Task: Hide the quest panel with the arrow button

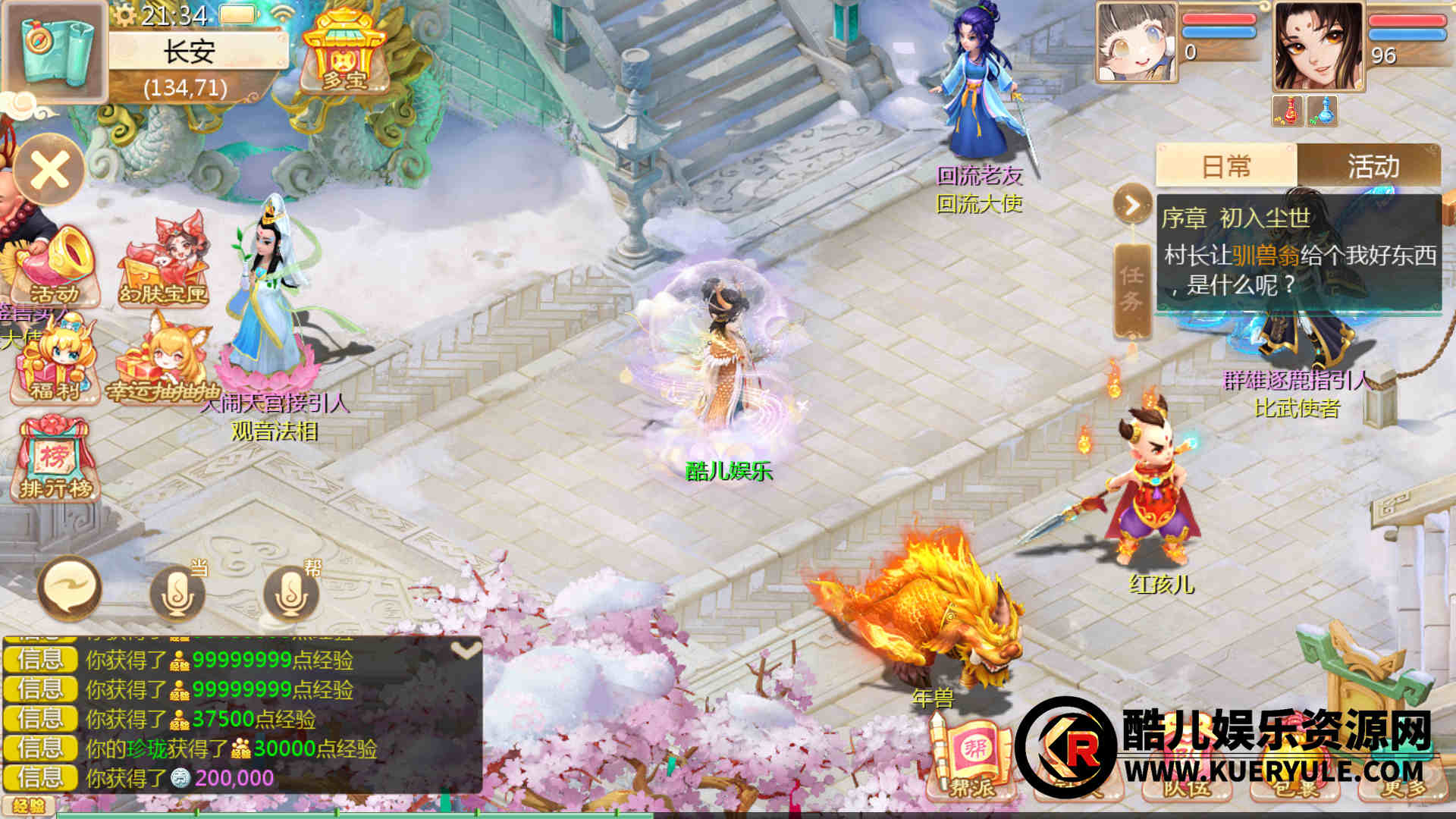Action: (1132, 205)
